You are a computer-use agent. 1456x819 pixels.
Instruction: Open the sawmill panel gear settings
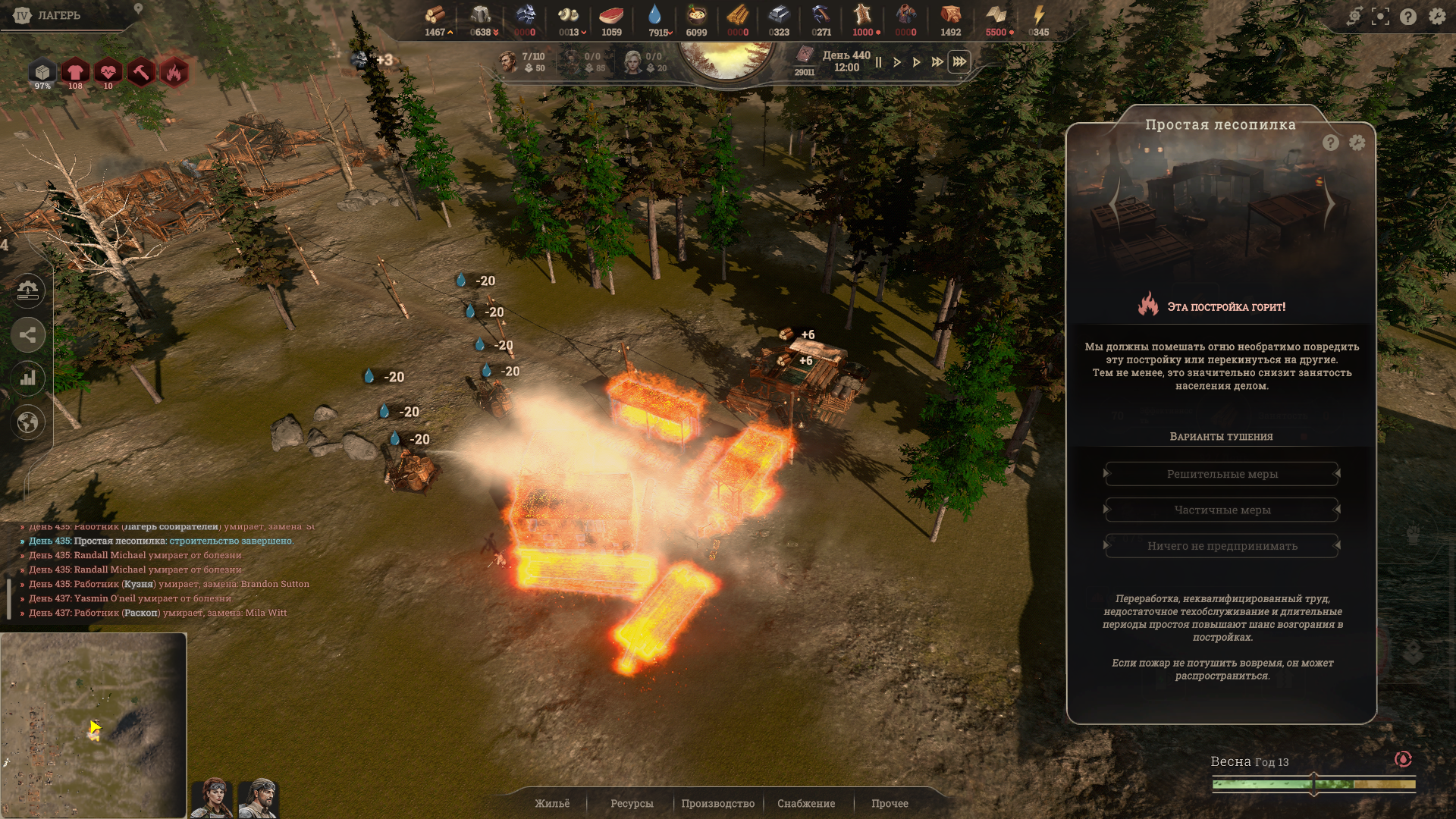pos(1357,143)
